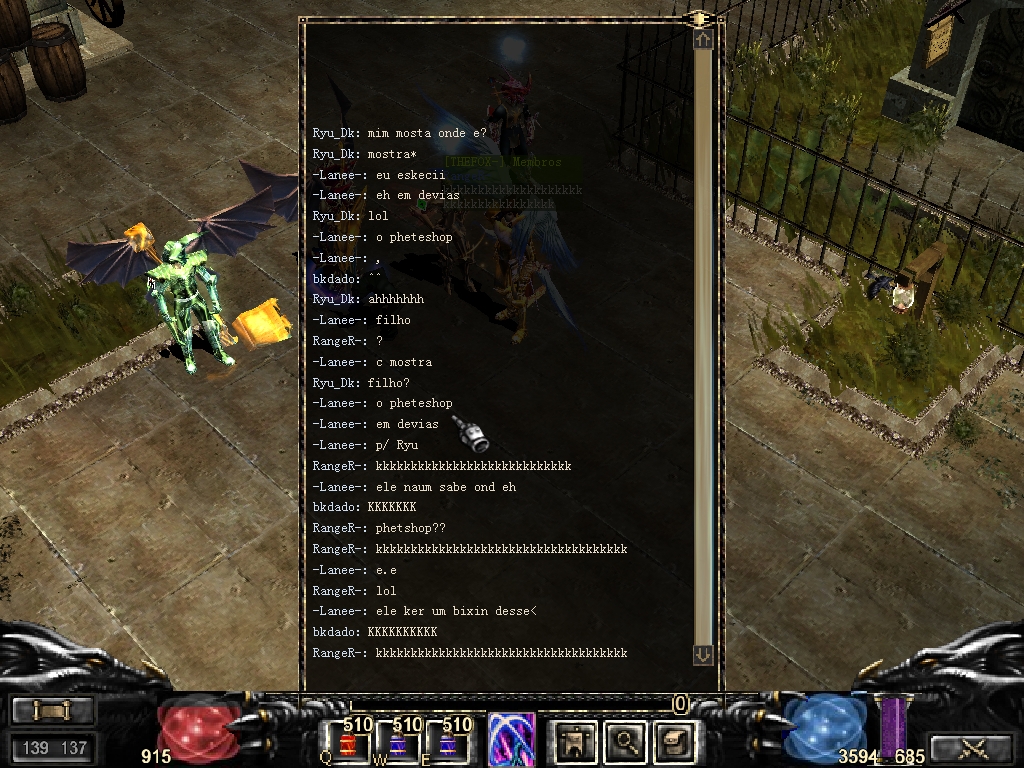This screenshot has height=768, width=1024.
Task: Use the mana potion in the E slot
Action: [x=449, y=744]
